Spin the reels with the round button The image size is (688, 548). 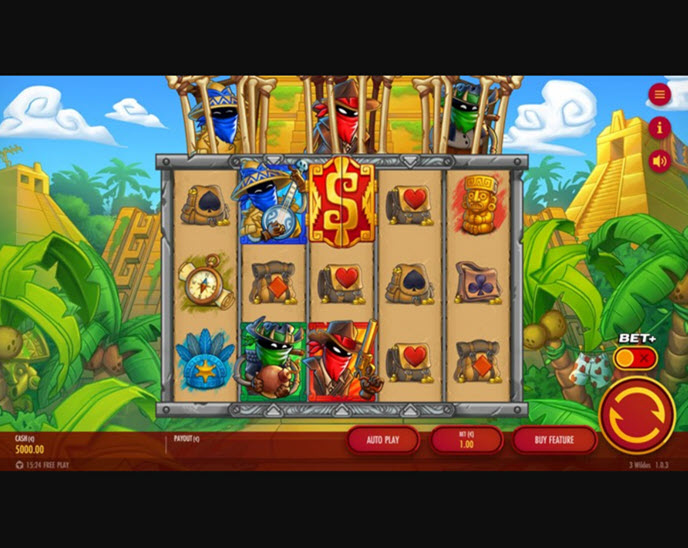click(637, 416)
